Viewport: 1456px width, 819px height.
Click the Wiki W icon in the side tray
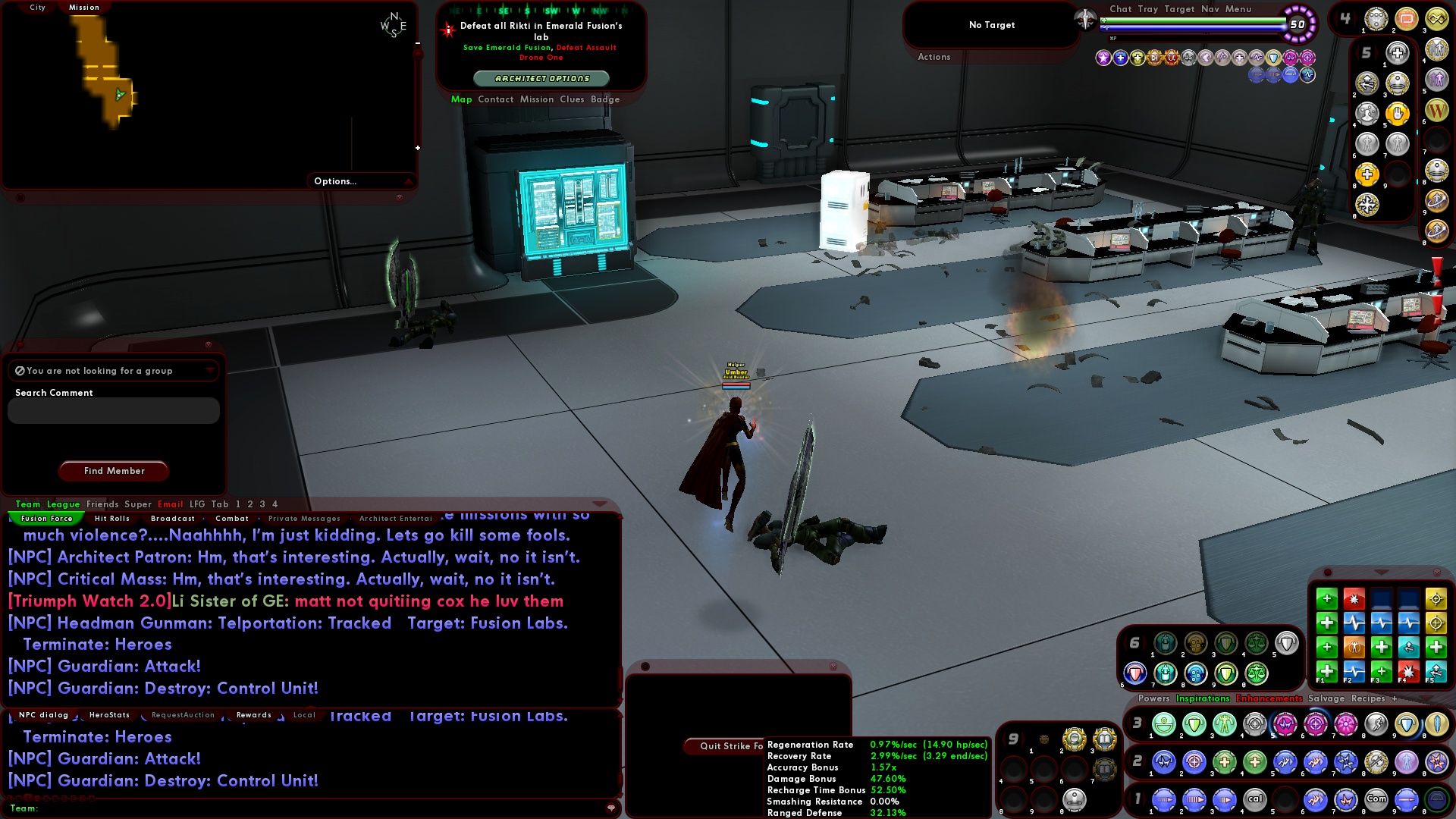click(1436, 111)
